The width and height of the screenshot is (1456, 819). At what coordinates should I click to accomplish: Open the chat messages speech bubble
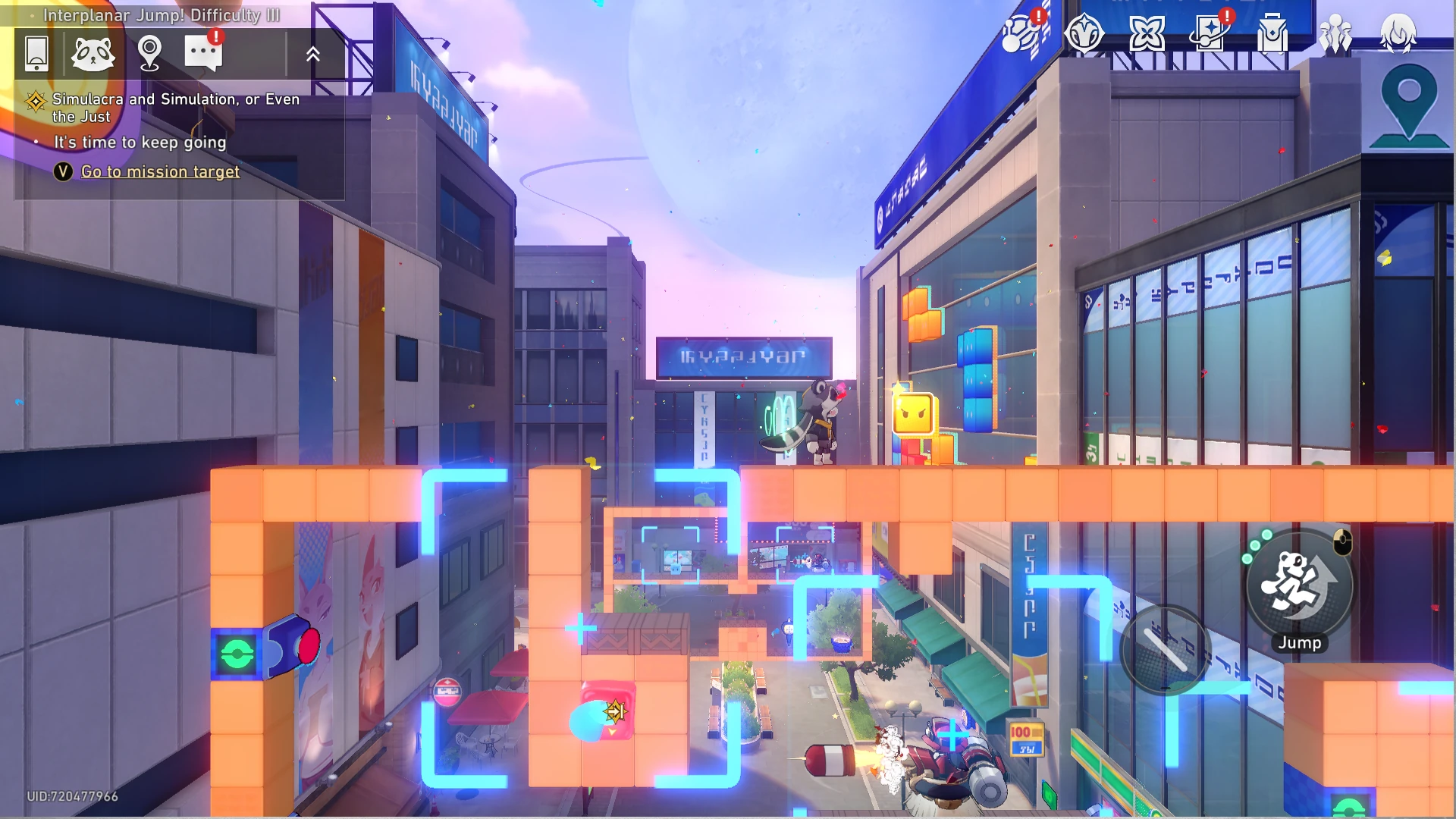(x=203, y=52)
